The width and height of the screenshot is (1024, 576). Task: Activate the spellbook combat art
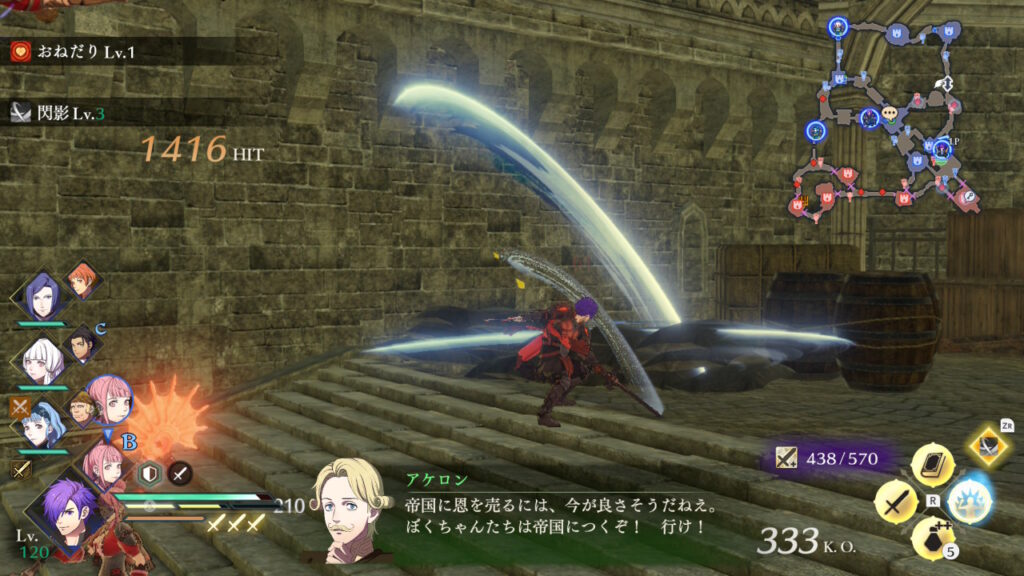click(932, 465)
